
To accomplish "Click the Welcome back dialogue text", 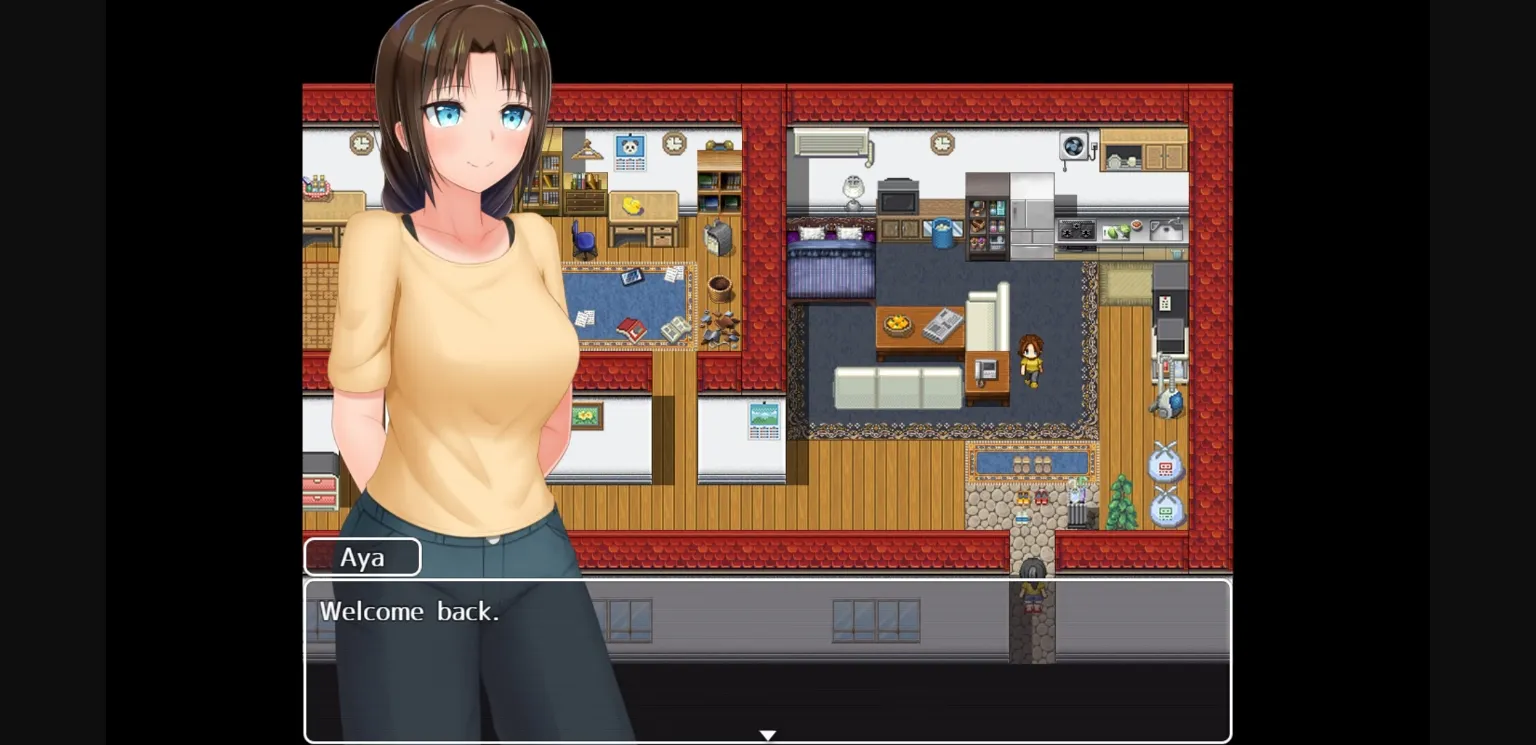I will (410, 611).
